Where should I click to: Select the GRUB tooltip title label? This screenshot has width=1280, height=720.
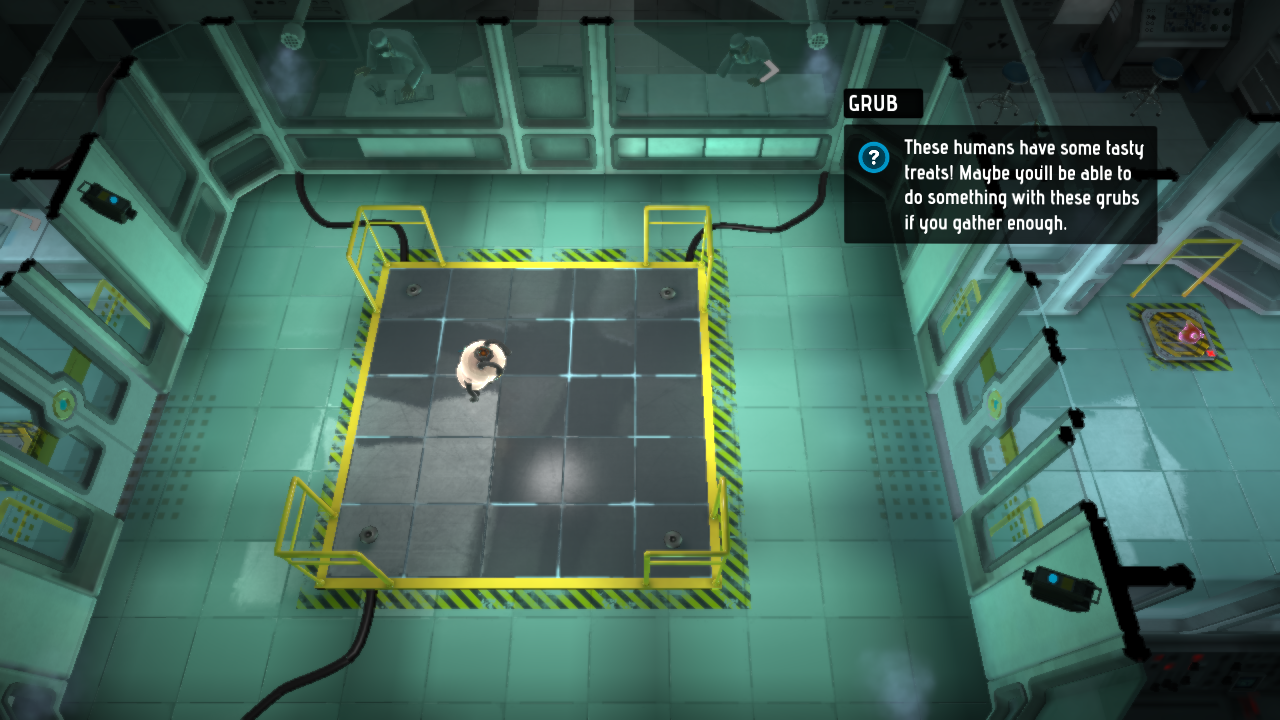874,104
